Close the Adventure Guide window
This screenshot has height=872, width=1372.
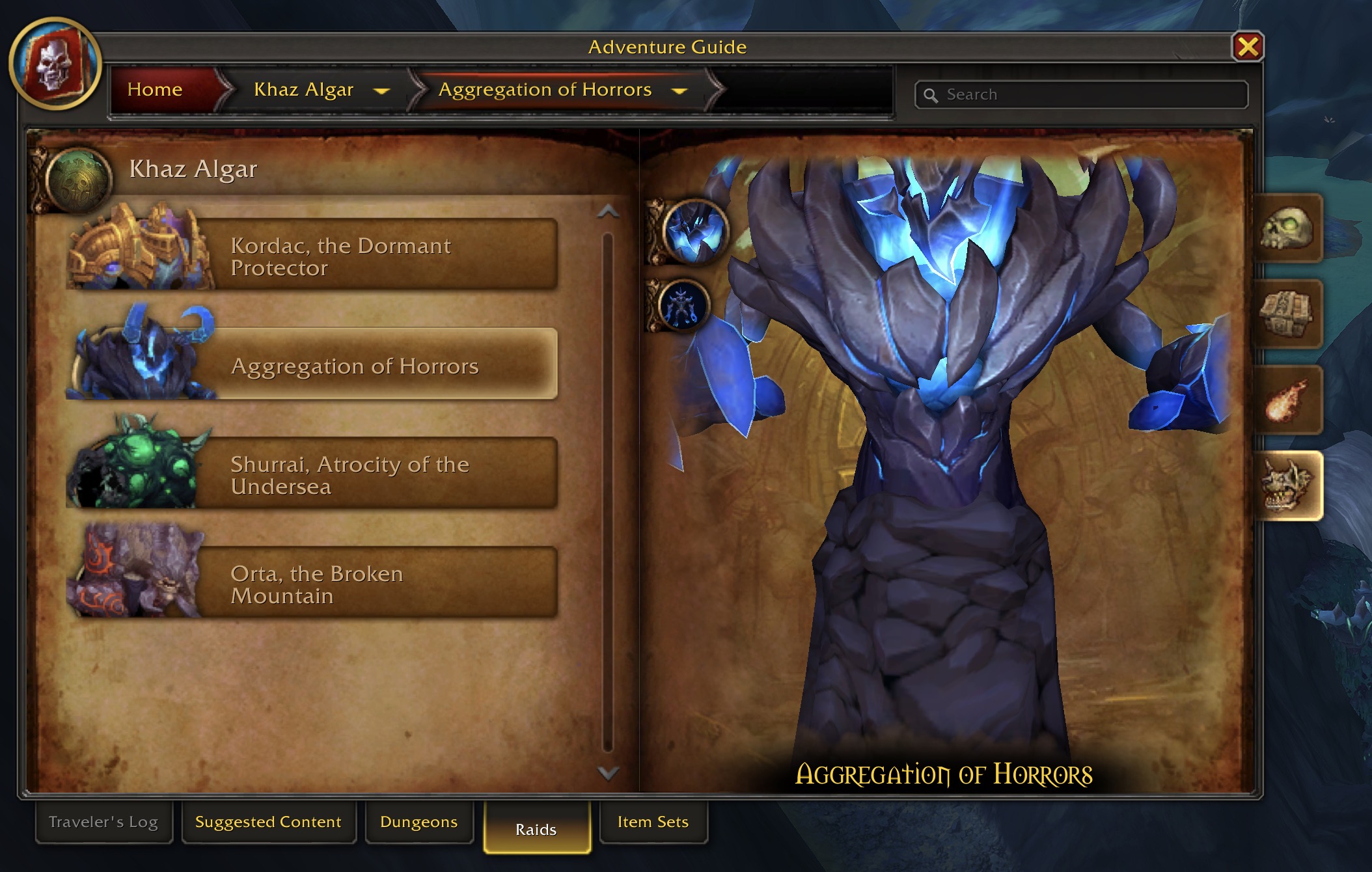[x=1247, y=47]
